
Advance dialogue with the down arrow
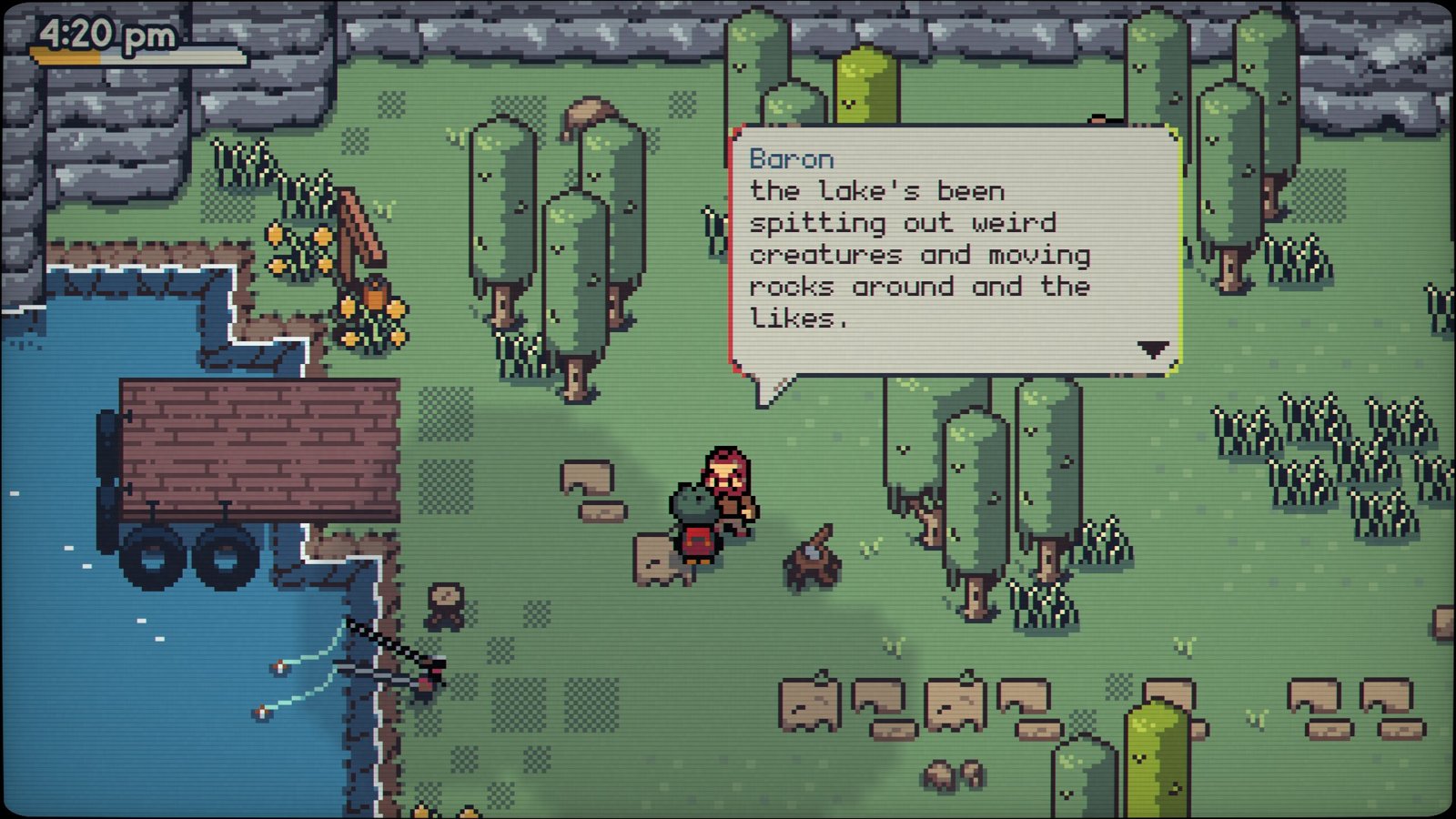coord(1152,349)
